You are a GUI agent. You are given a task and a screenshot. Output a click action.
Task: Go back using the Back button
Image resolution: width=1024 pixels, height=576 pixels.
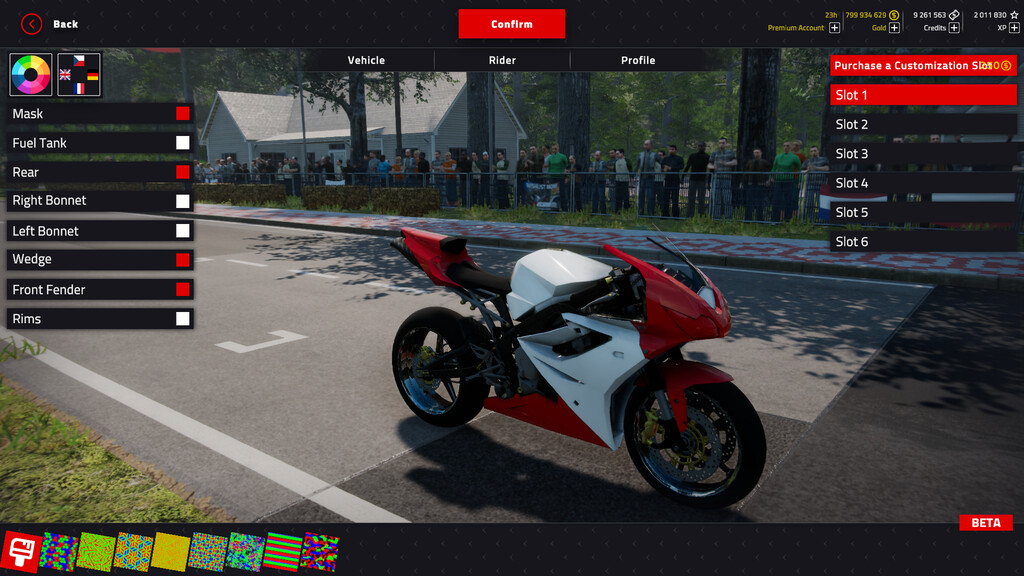point(50,24)
